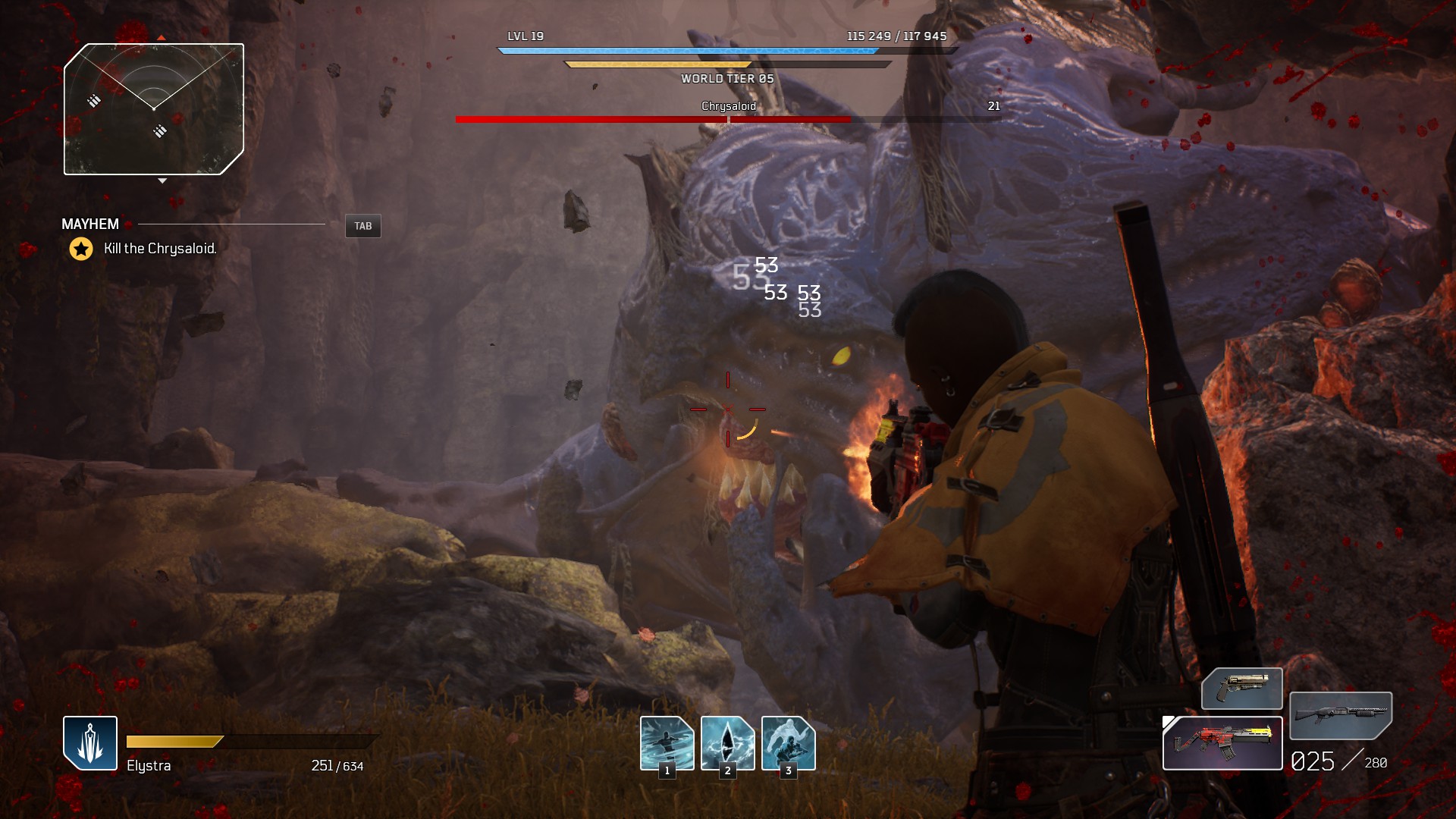Select the Kill the Chrysaloid objective
Image resolution: width=1456 pixels, height=819 pixels.
point(160,249)
